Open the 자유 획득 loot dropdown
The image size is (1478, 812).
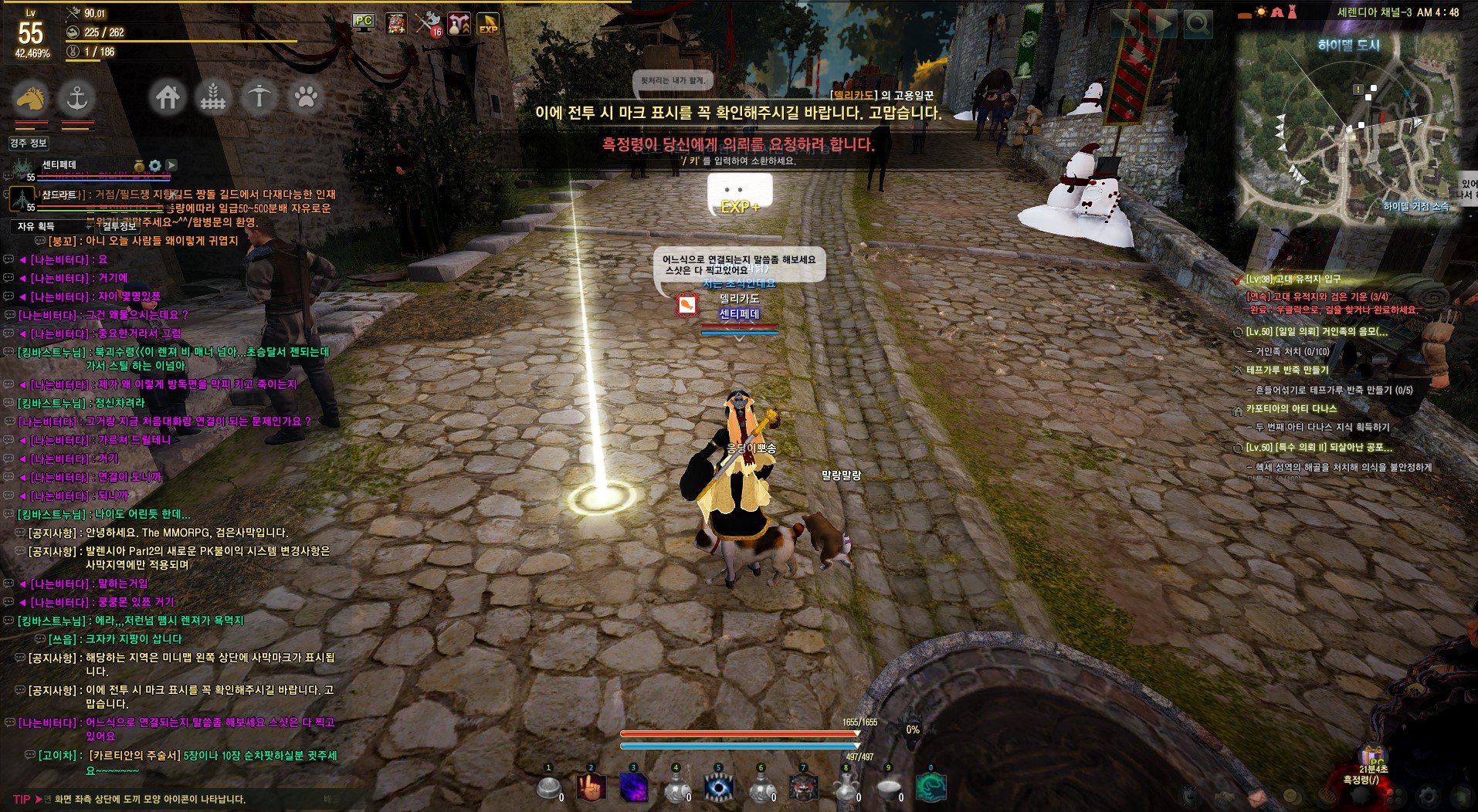36,226
